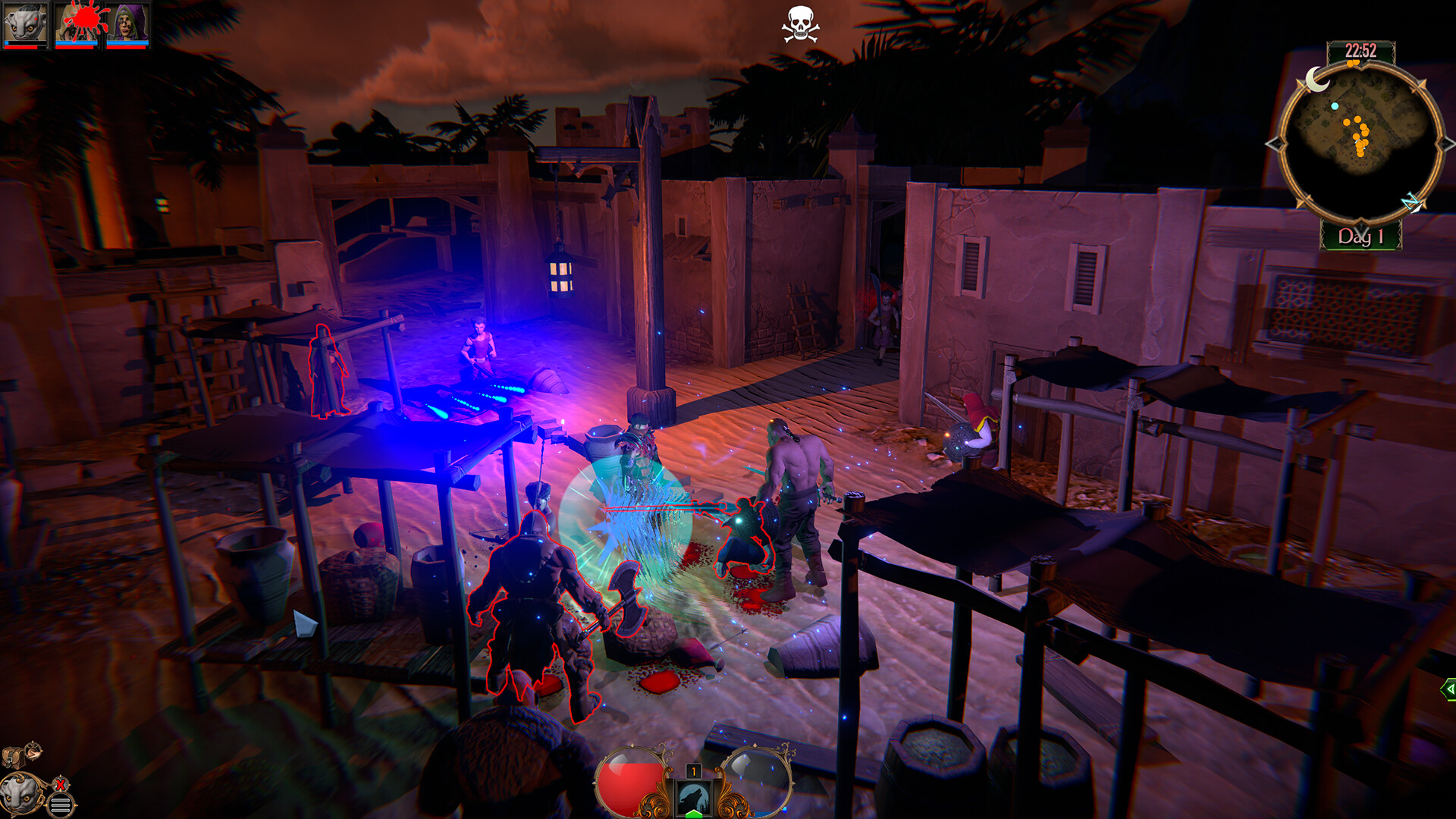Screen dimensions: 1456x819
Task: Select the claw attack skill icon
Action: [33, 753]
